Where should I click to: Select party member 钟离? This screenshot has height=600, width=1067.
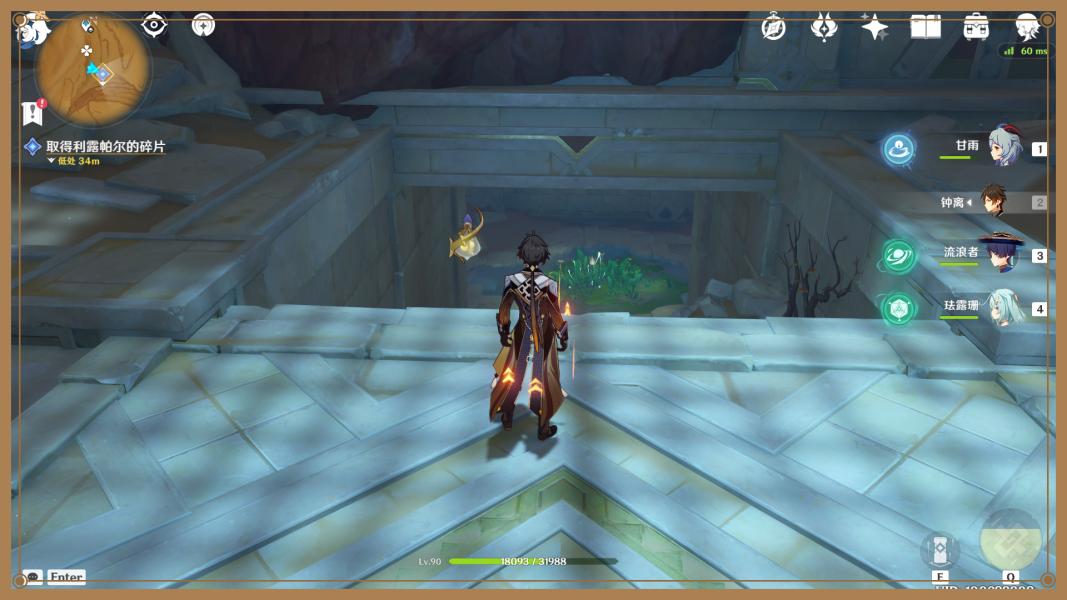click(993, 201)
